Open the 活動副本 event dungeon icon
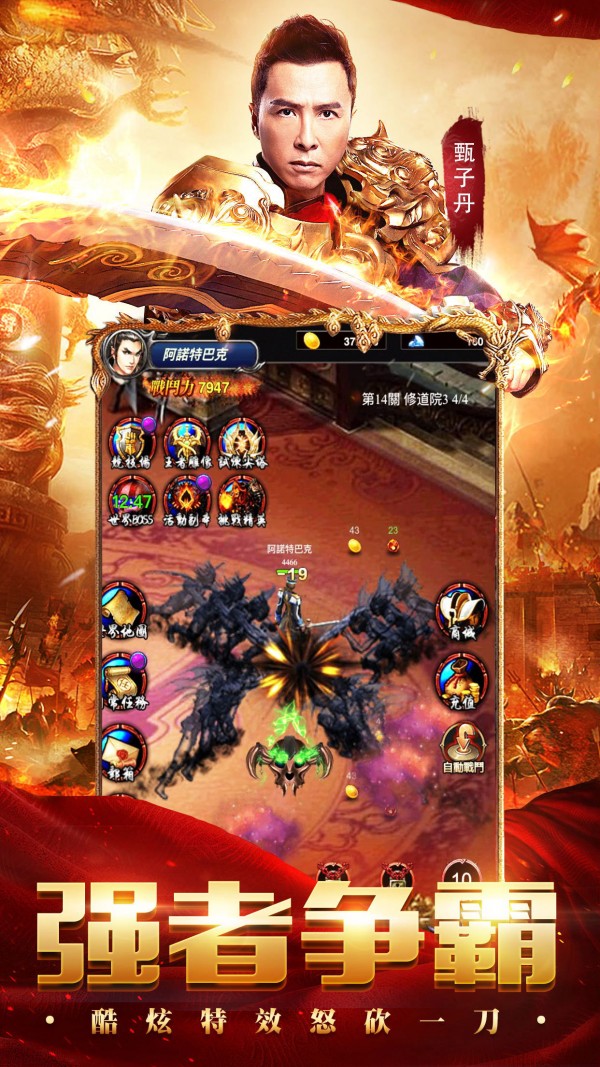 (187, 494)
